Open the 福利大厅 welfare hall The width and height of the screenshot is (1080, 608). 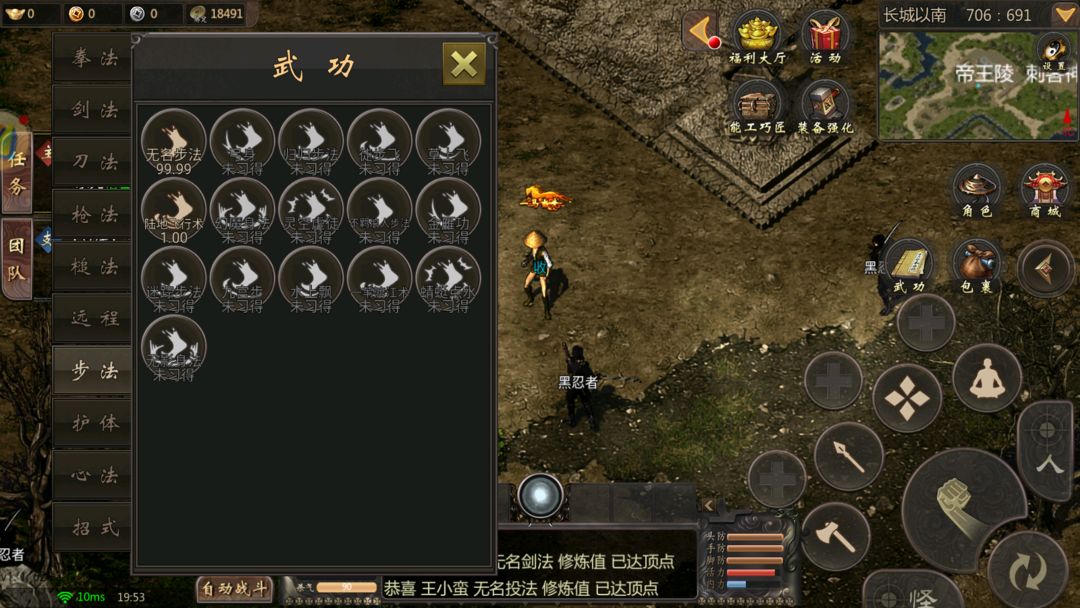[757, 38]
